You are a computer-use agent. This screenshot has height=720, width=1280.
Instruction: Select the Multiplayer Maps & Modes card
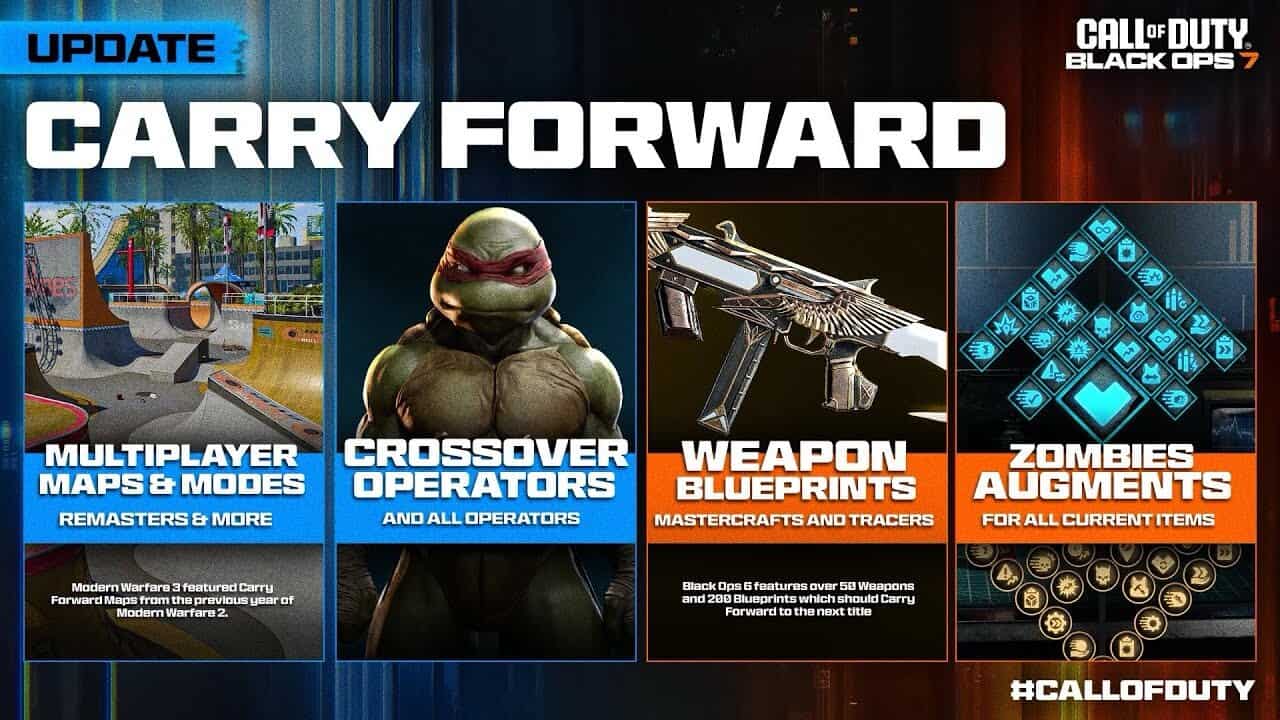(174, 430)
